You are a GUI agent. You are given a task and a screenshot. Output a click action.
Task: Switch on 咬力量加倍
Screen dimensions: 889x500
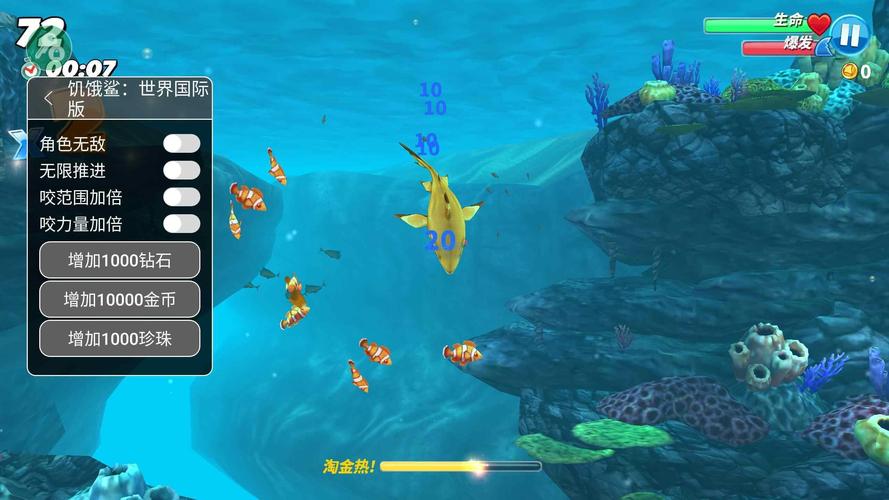[181, 223]
